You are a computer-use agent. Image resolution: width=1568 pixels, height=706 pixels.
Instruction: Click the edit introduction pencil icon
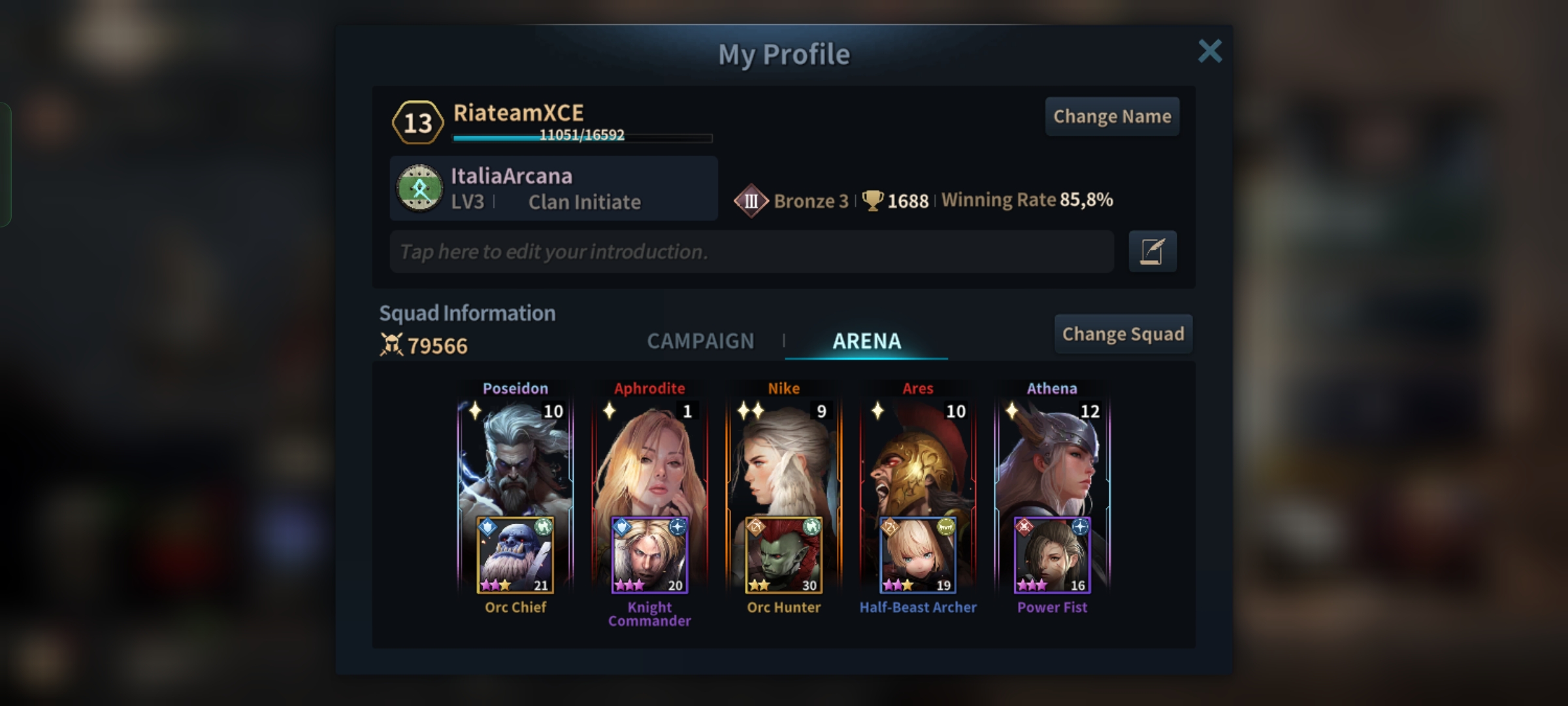click(1152, 252)
